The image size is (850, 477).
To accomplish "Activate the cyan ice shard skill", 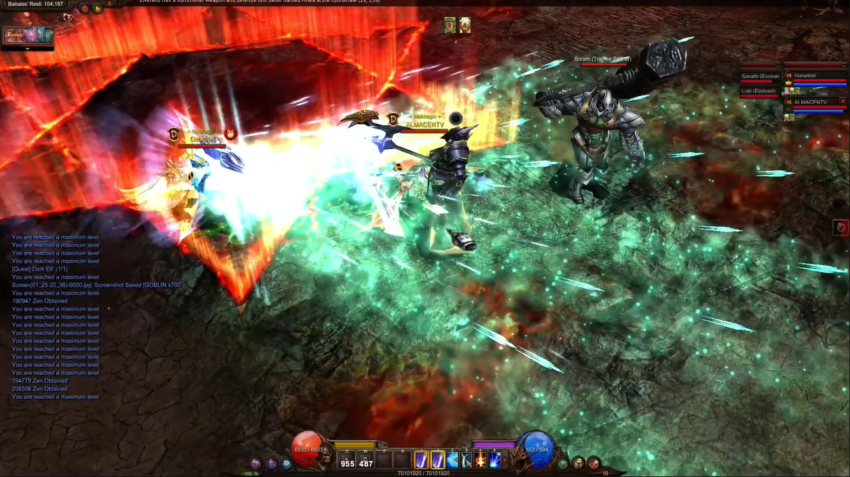I will tap(452, 459).
